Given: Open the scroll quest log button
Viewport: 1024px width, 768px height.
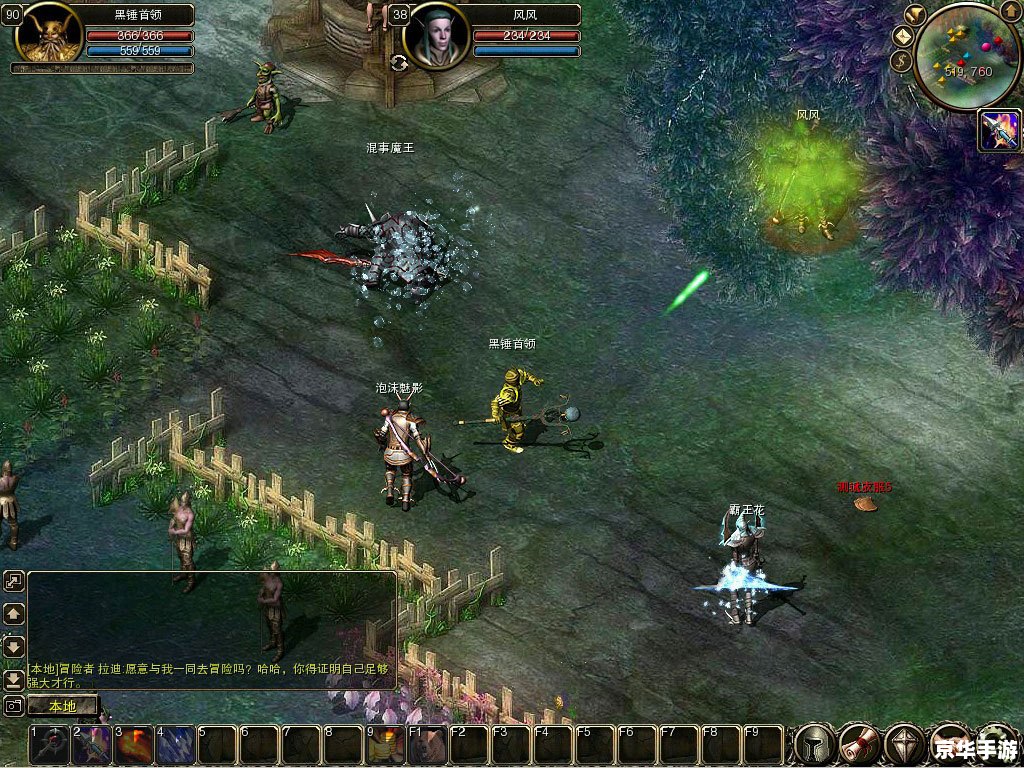Looking at the screenshot, I should pyautogui.click(x=859, y=745).
